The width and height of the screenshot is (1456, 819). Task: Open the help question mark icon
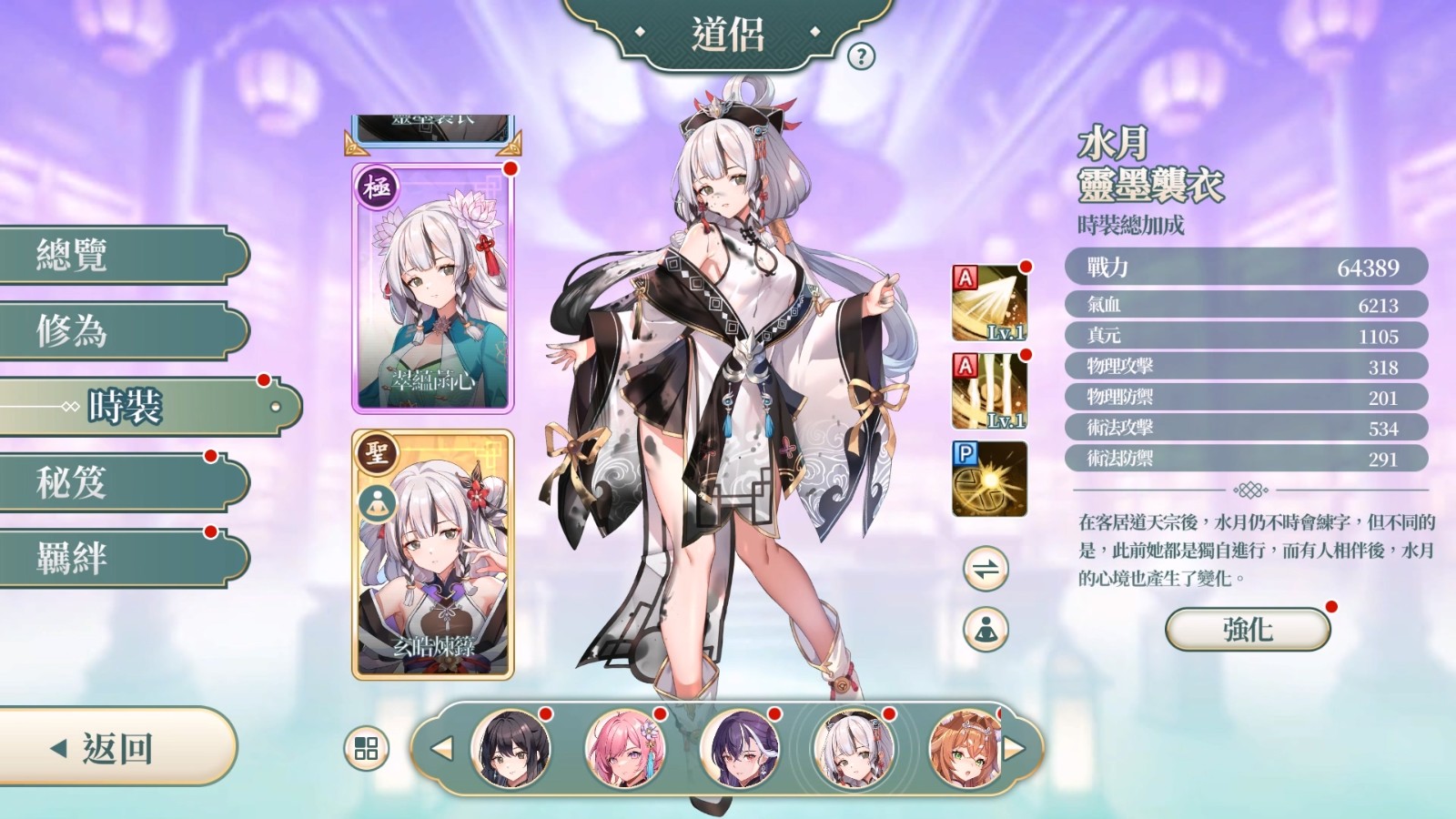861,56
